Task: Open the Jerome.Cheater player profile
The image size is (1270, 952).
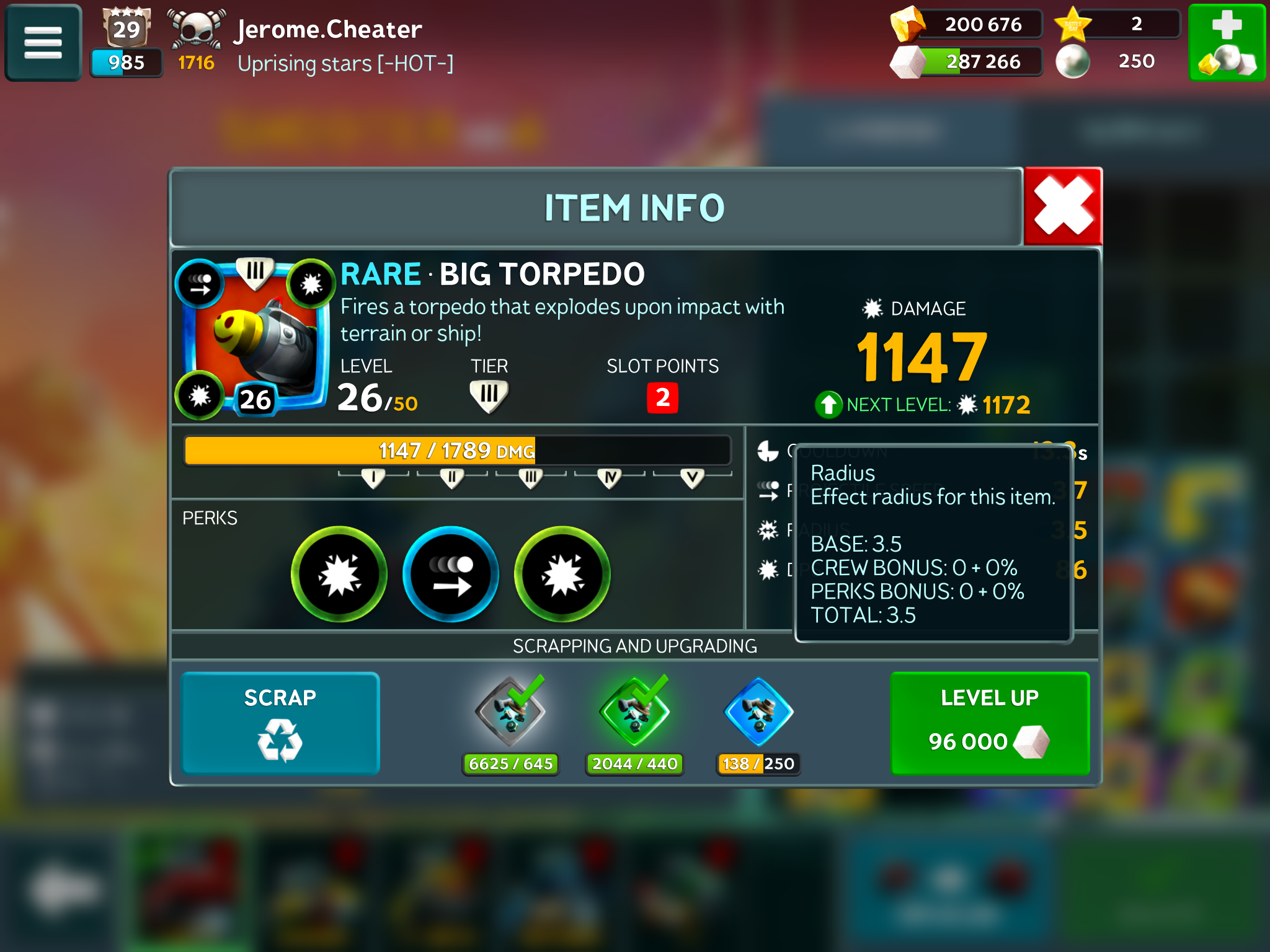Action: [x=329, y=30]
